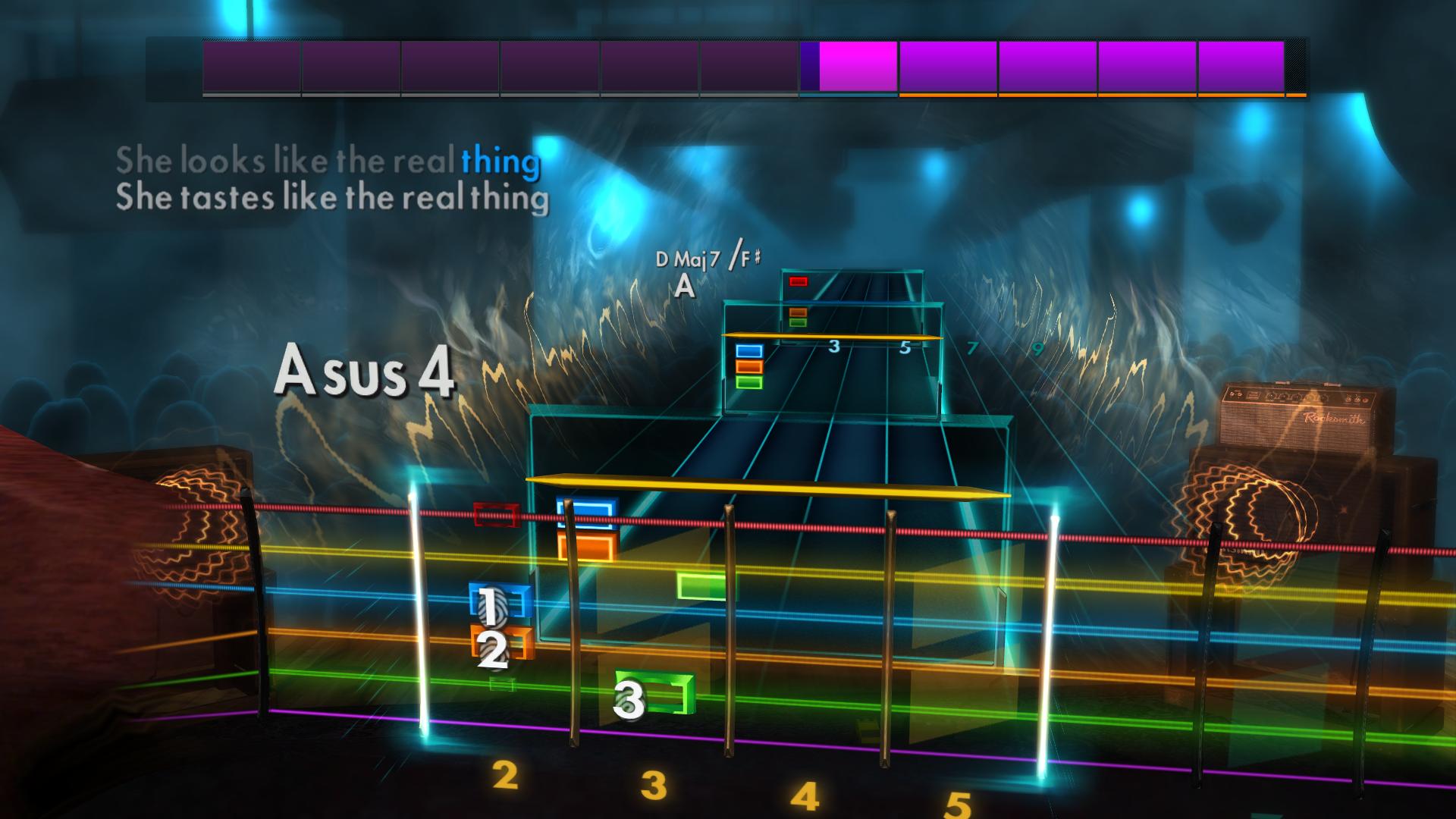Click the A chord label on the note highway
Viewport: 1456px width, 819px height.
[685, 287]
